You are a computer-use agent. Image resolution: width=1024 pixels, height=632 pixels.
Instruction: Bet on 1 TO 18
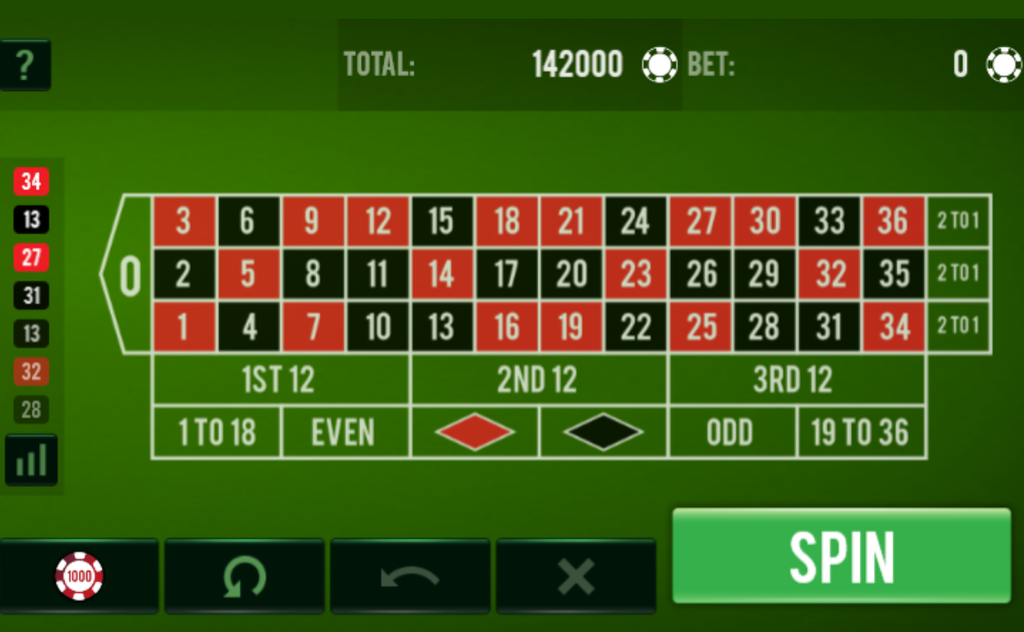point(216,433)
